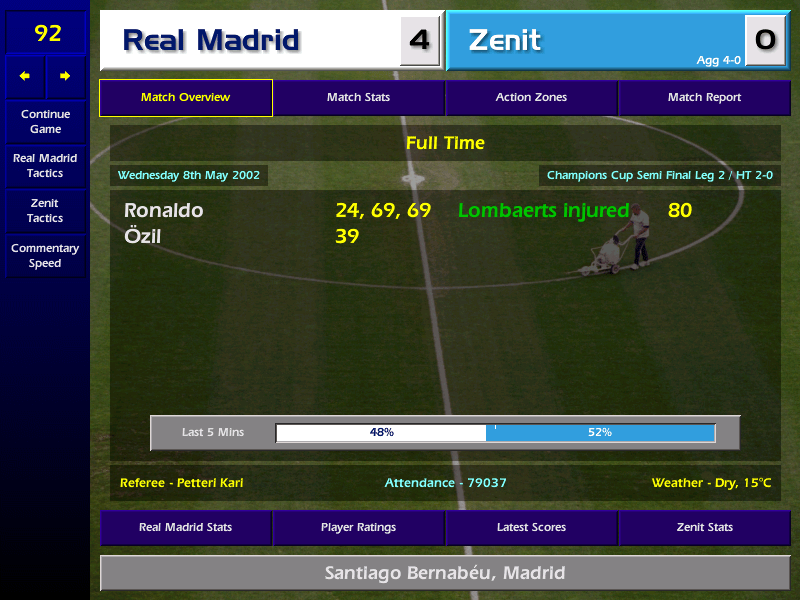View Real Madrid Stats

pyautogui.click(x=186, y=527)
